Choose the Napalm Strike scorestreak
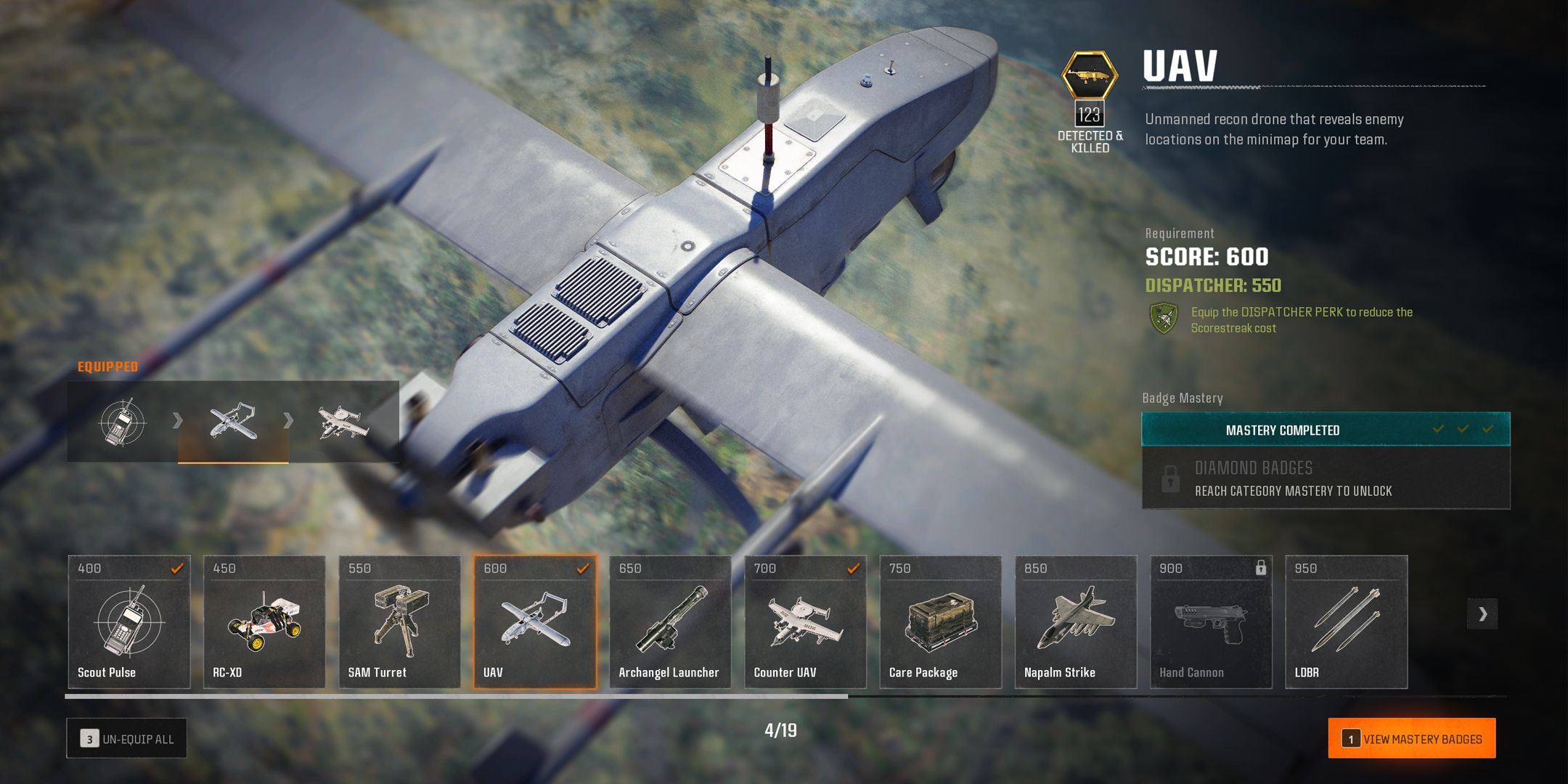Image resolution: width=1568 pixels, height=784 pixels. 1076,621
